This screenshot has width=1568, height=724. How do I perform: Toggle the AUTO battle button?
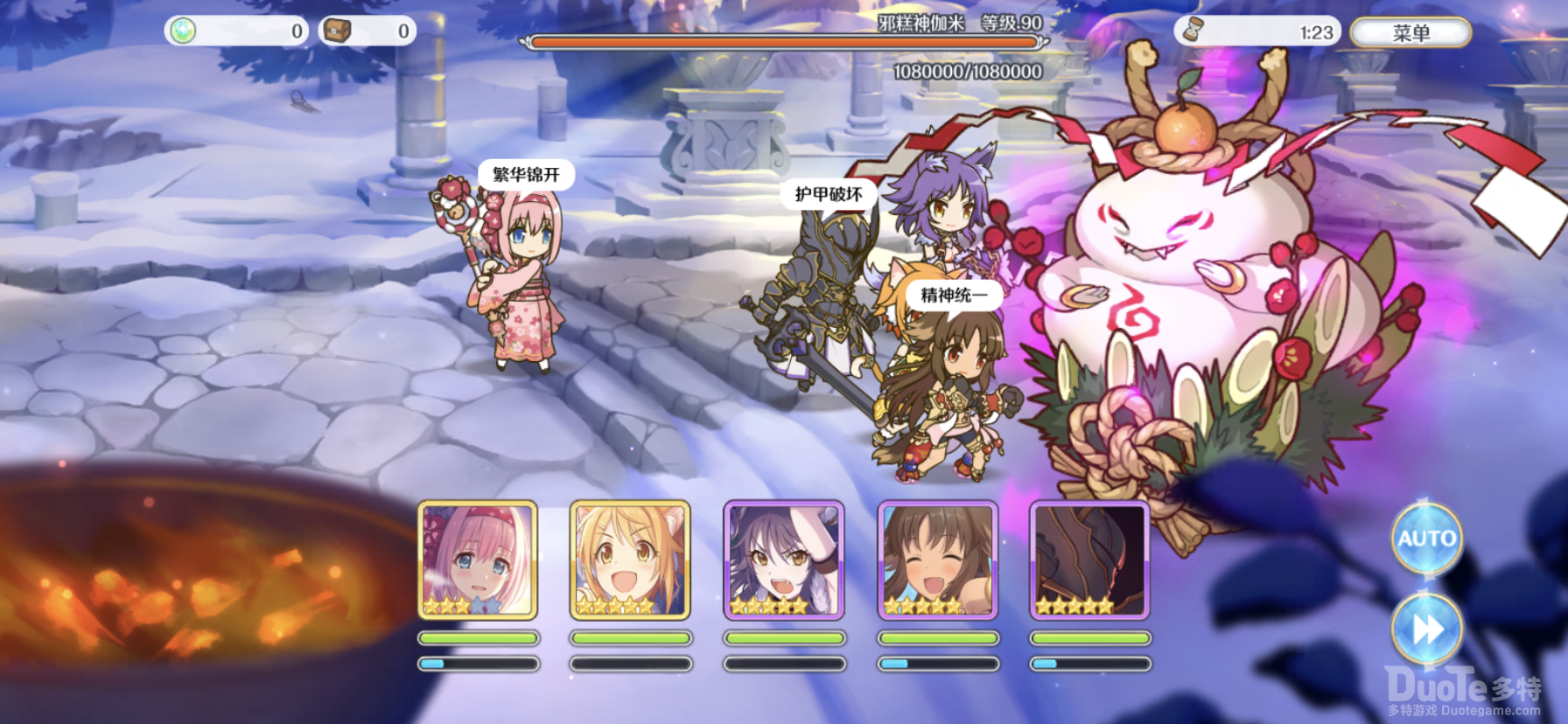coord(1426,538)
